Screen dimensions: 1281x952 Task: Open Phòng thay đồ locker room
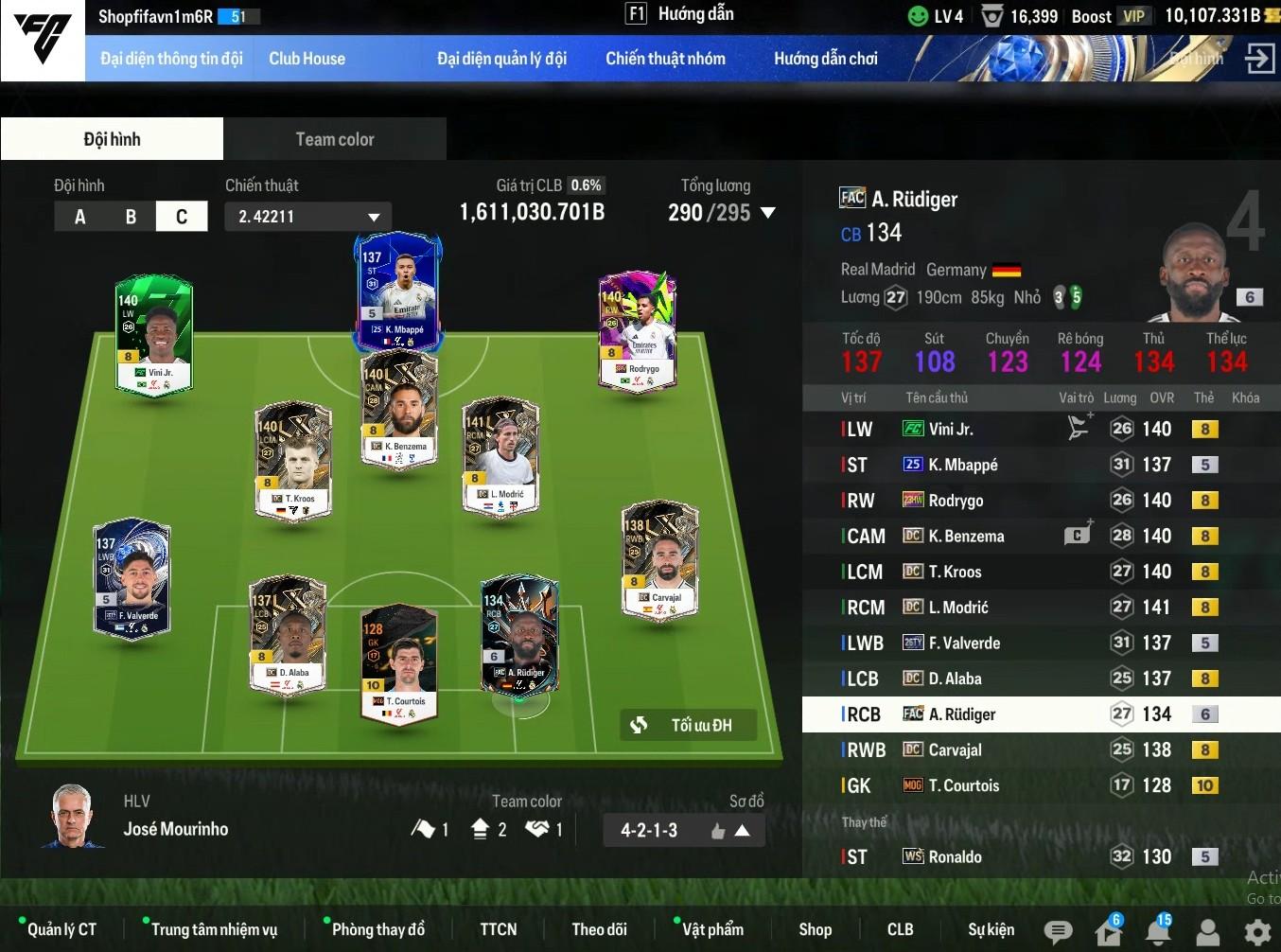pos(377,929)
